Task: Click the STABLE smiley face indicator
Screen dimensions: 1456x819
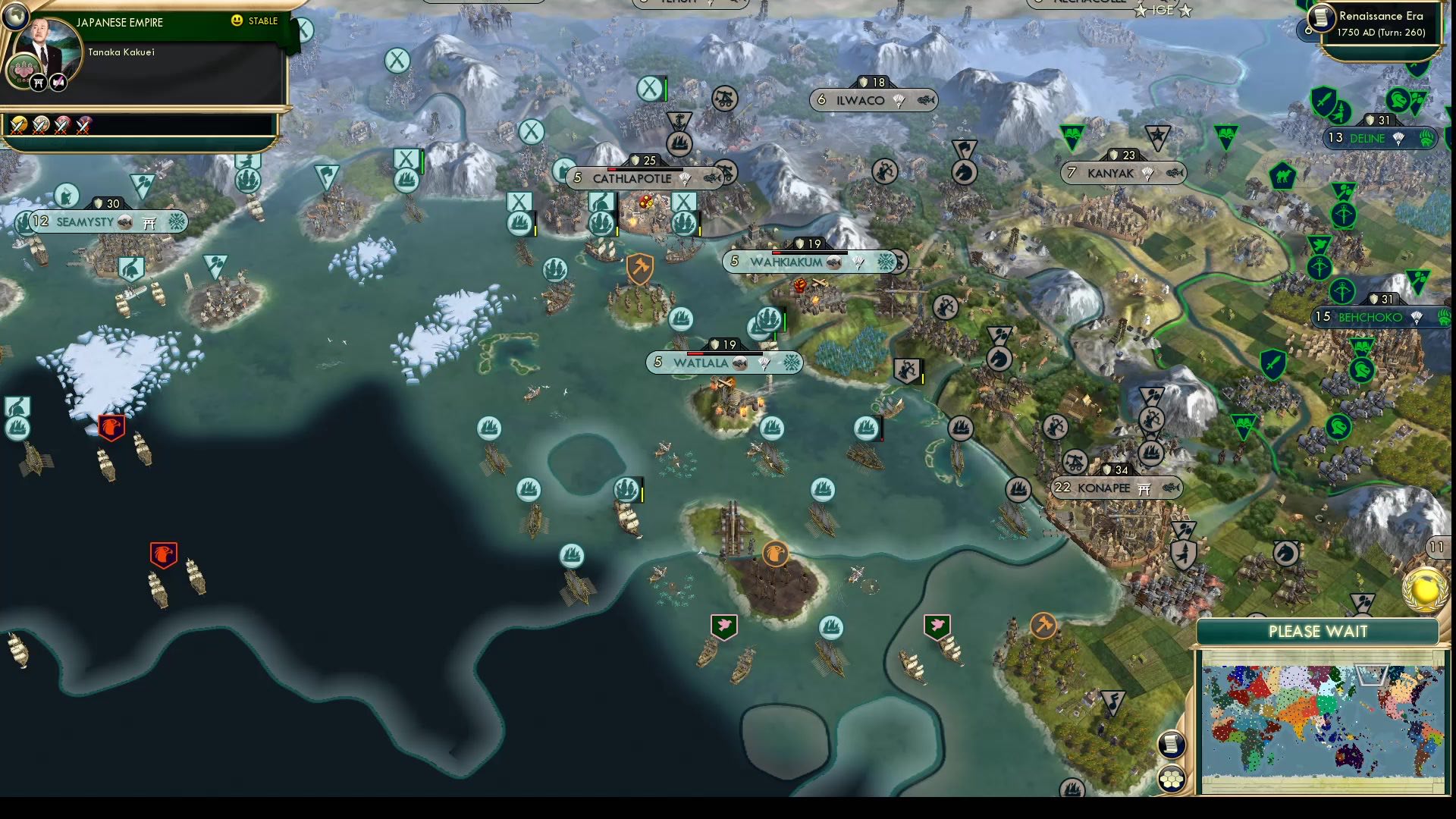Action: (x=239, y=21)
